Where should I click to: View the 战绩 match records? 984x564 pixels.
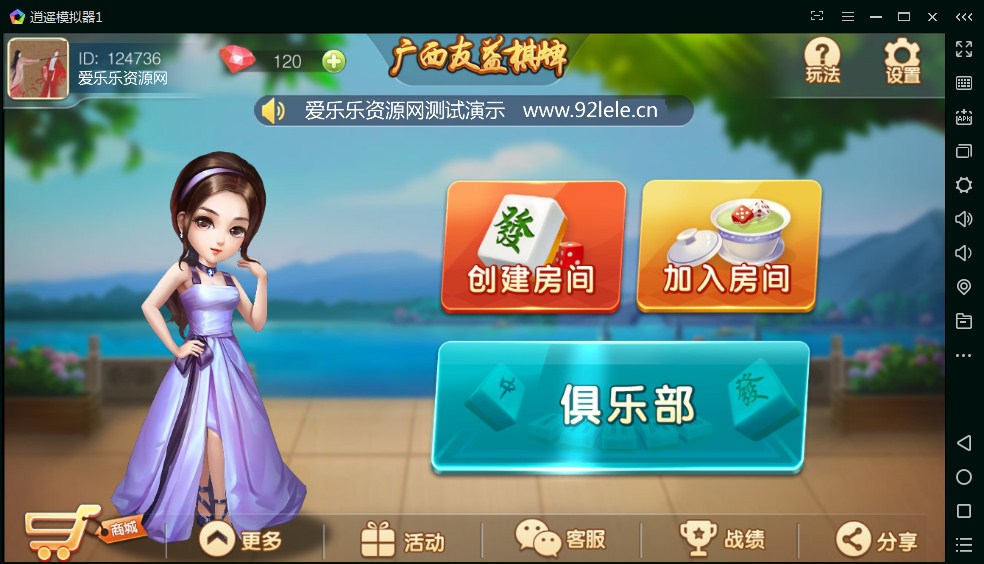point(722,539)
